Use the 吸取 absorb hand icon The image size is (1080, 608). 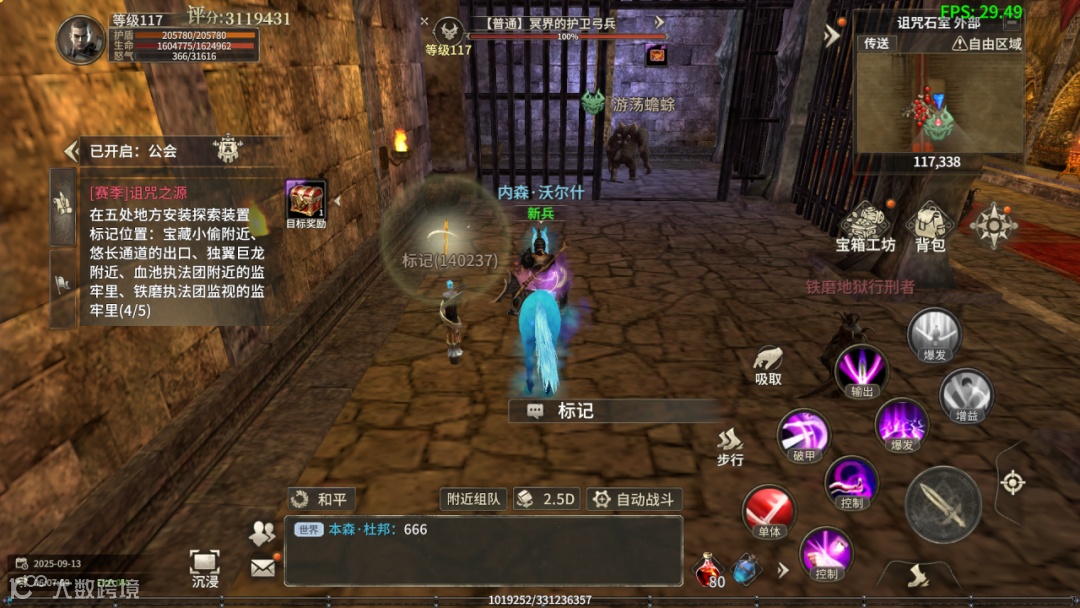[768, 363]
